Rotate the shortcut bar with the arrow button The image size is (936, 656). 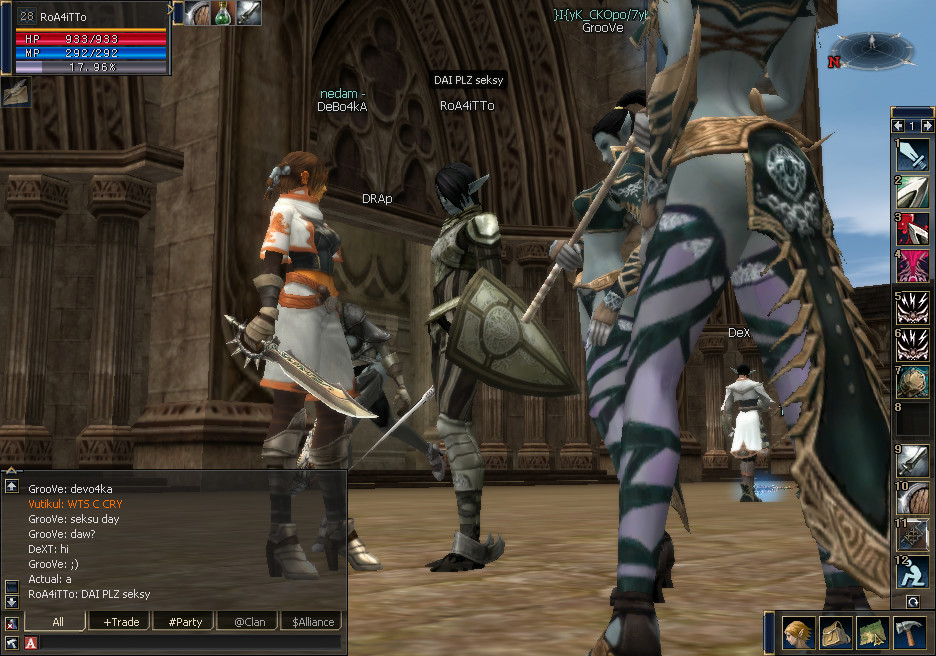coord(912,602)
